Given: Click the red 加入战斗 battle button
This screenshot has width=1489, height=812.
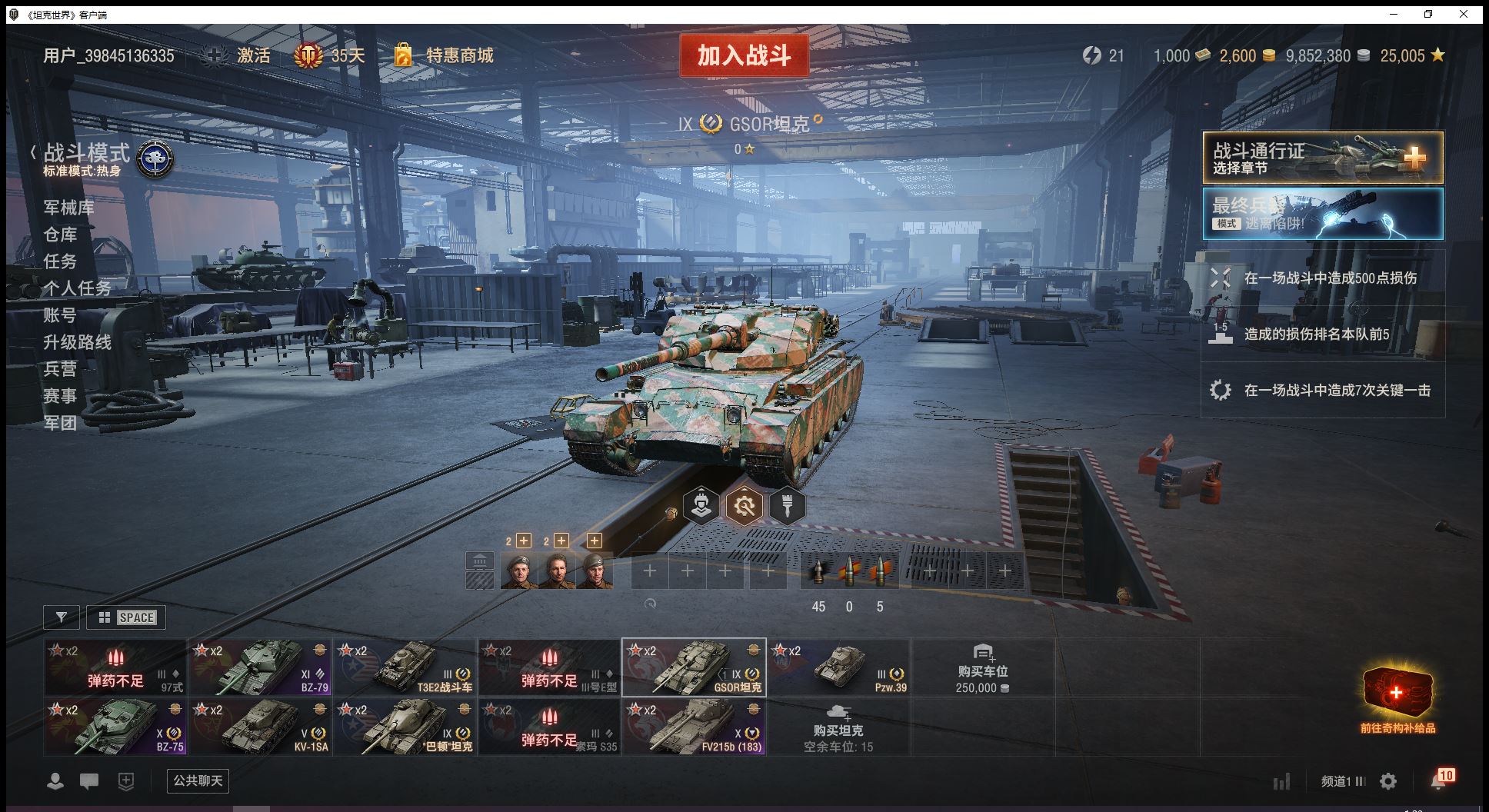Looking at the screenshot, I should pos(744,55).
